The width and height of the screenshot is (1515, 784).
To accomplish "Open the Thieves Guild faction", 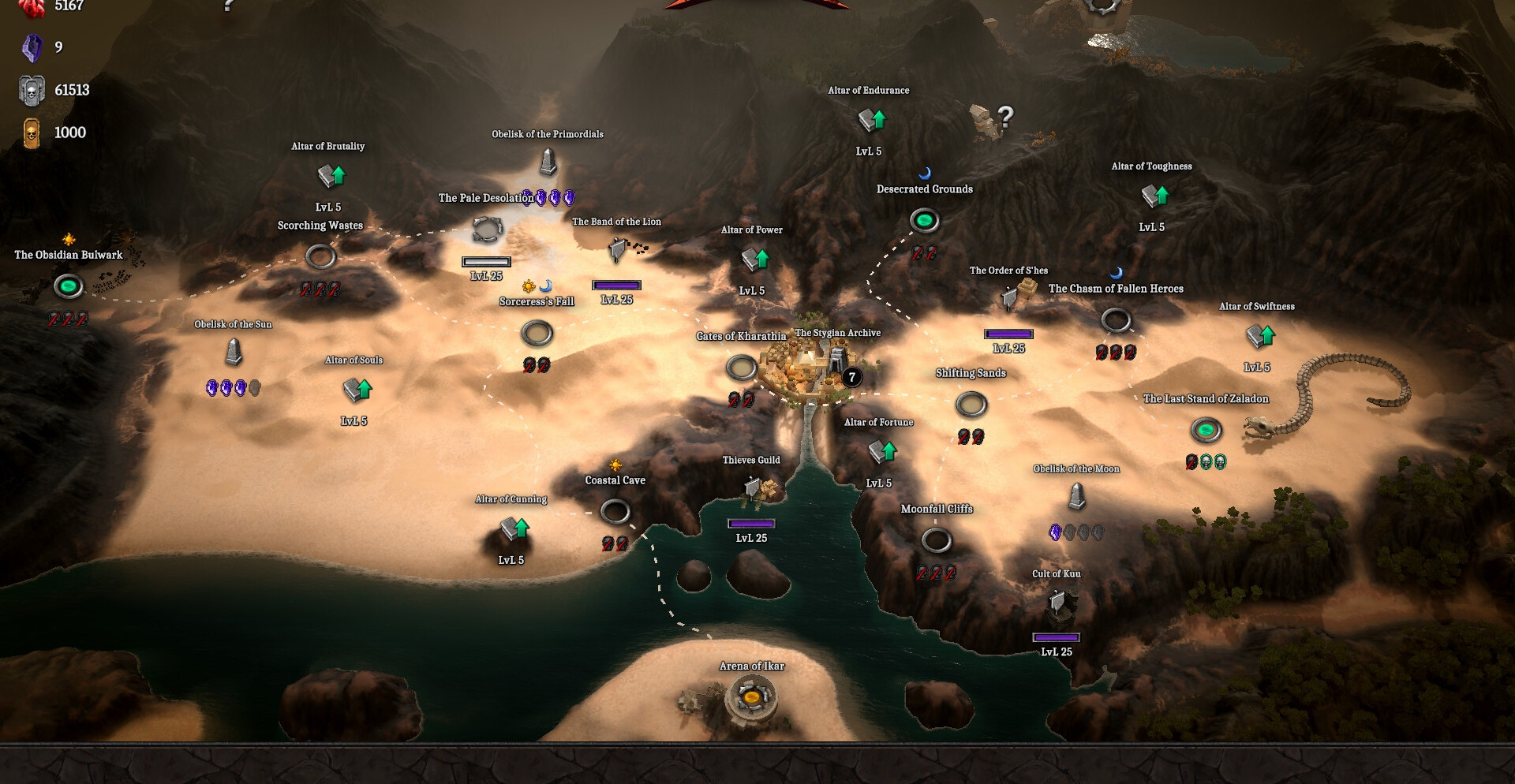I will click(754, 490).
